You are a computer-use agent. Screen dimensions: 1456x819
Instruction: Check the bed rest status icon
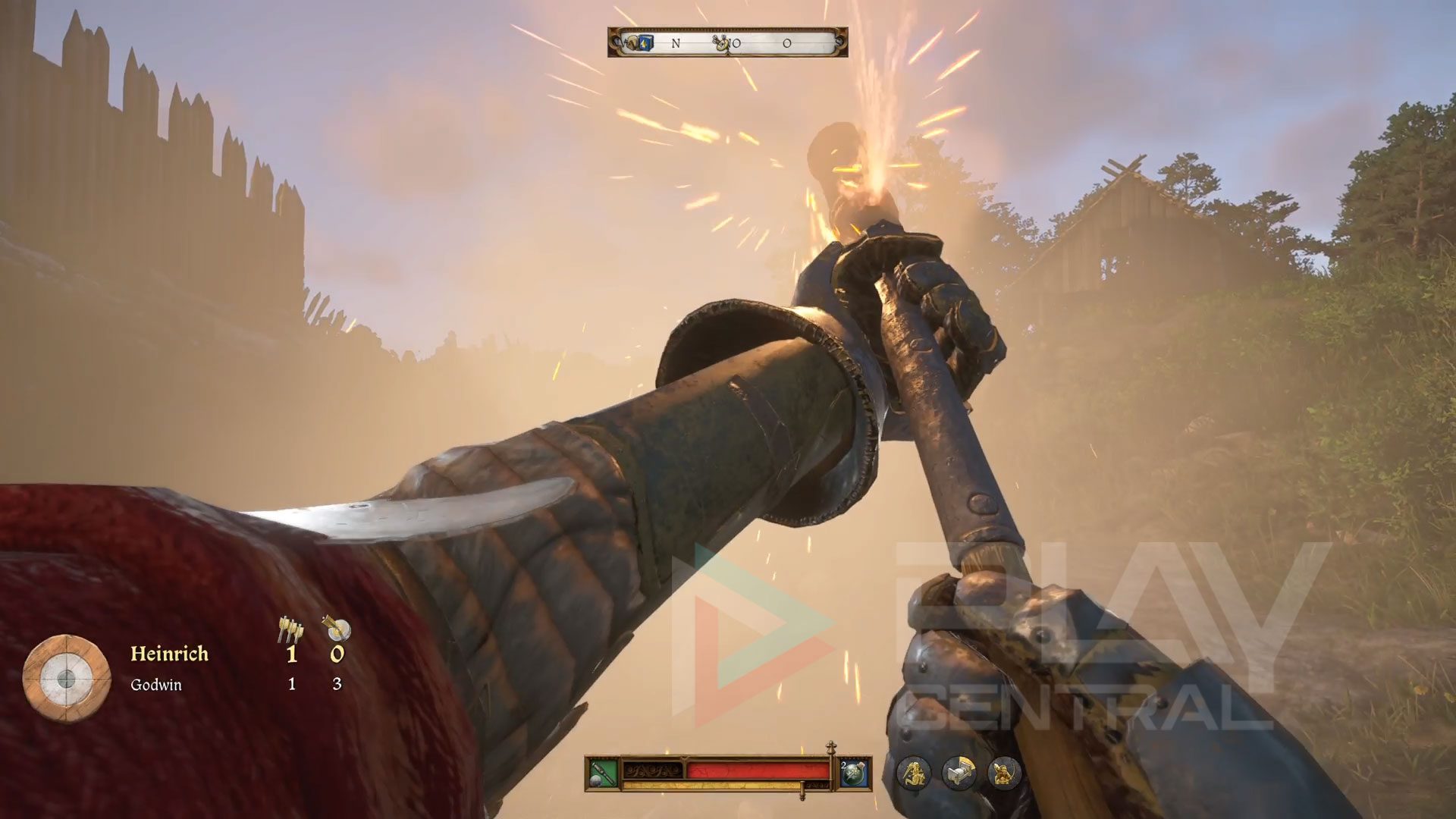[959, 773]
